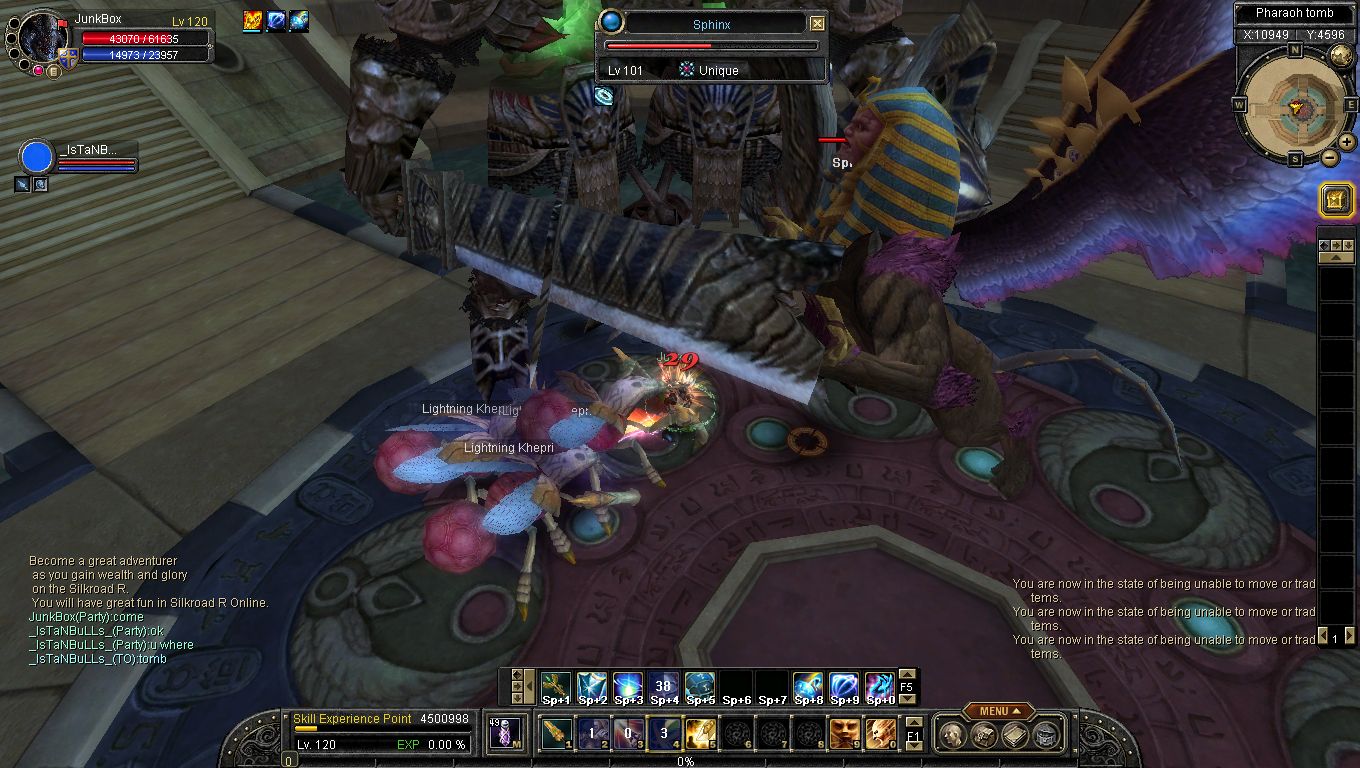The width and height of the screenshot is (1360, 768).
Task: Open the character head menu icon
Action: pyautogui.click(x=952, y=735)
